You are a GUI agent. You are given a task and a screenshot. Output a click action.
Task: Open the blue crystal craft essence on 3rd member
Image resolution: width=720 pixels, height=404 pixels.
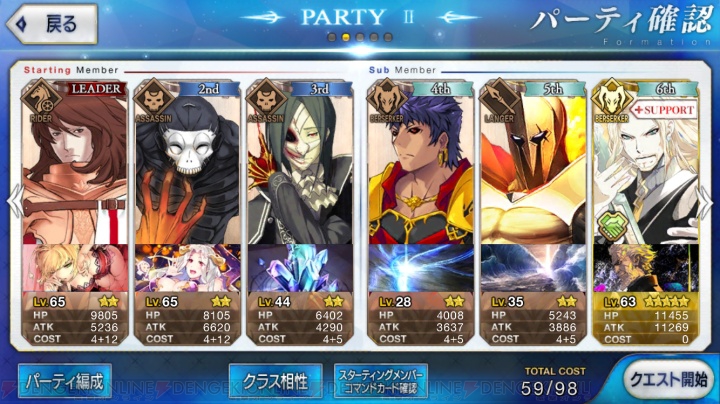[x=299, y=267]
